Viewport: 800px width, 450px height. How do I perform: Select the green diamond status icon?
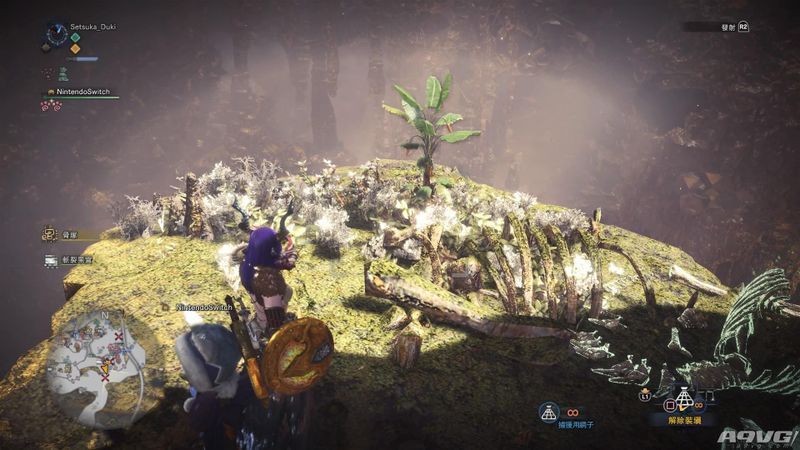click(x=75, y=38)
